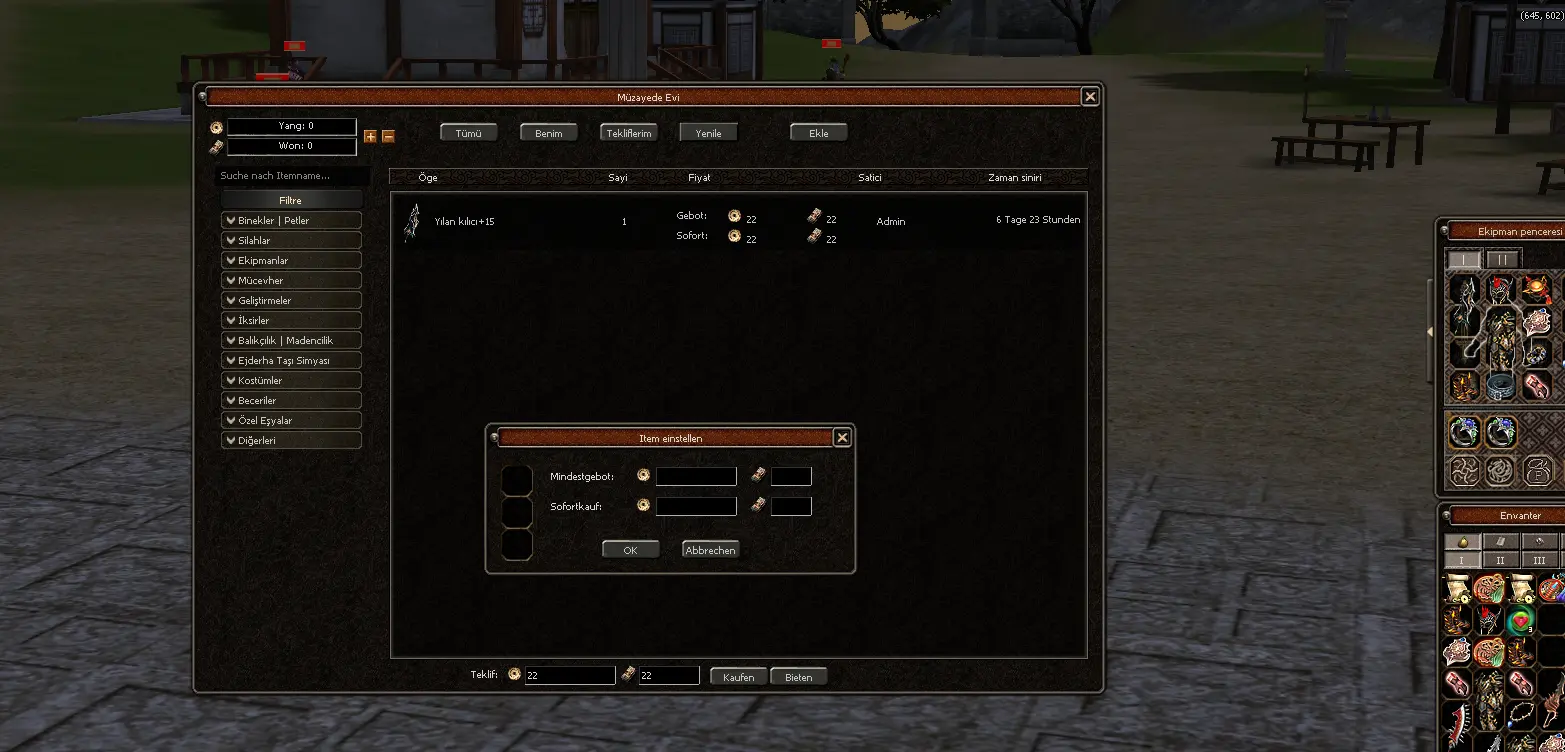Switch to inventory page II tab
Viewport: 1565px width, 752px height.
(x=1500, y=561)
